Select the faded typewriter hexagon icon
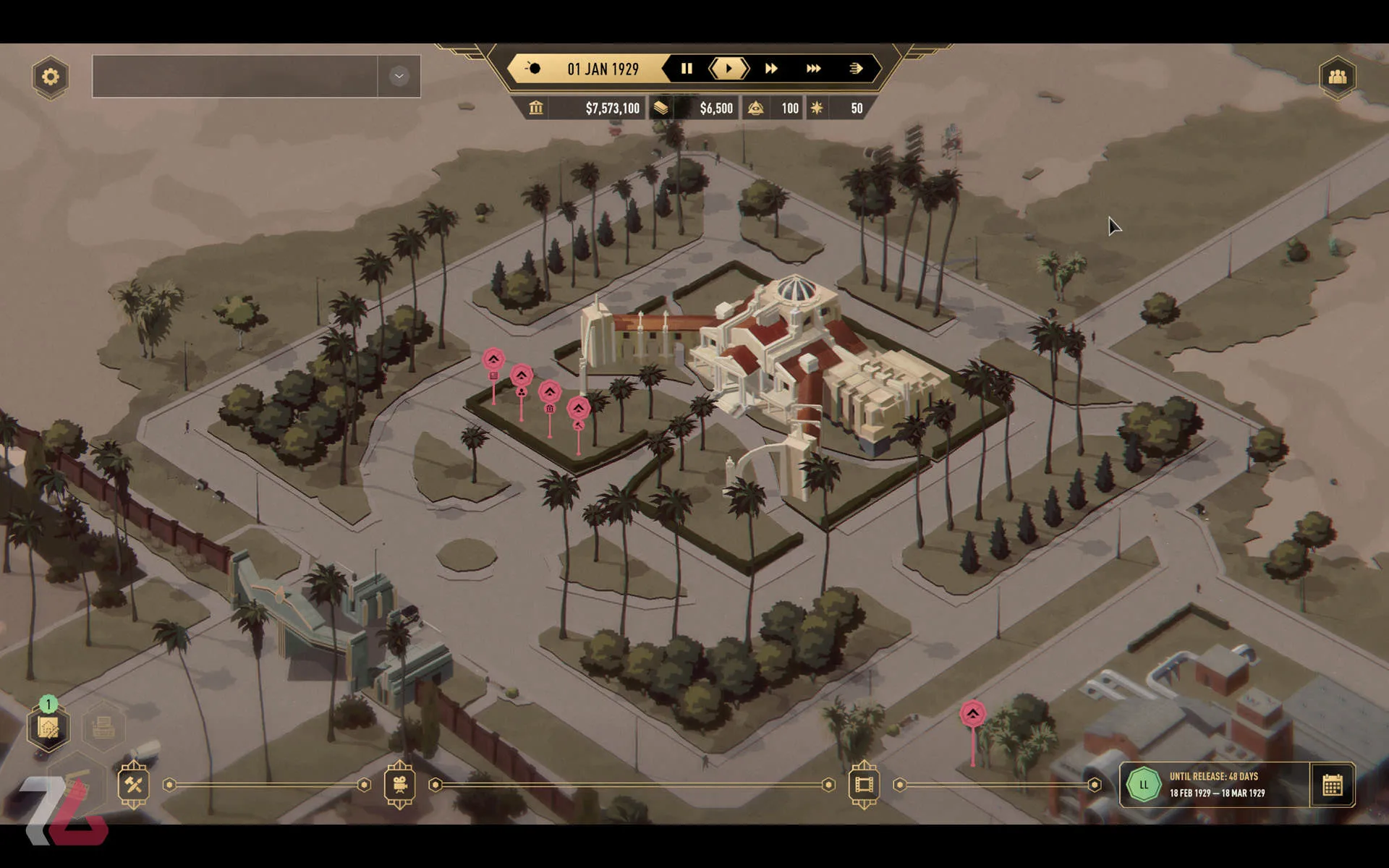Screen dimensions: 1389x868 tap(103, 726)
